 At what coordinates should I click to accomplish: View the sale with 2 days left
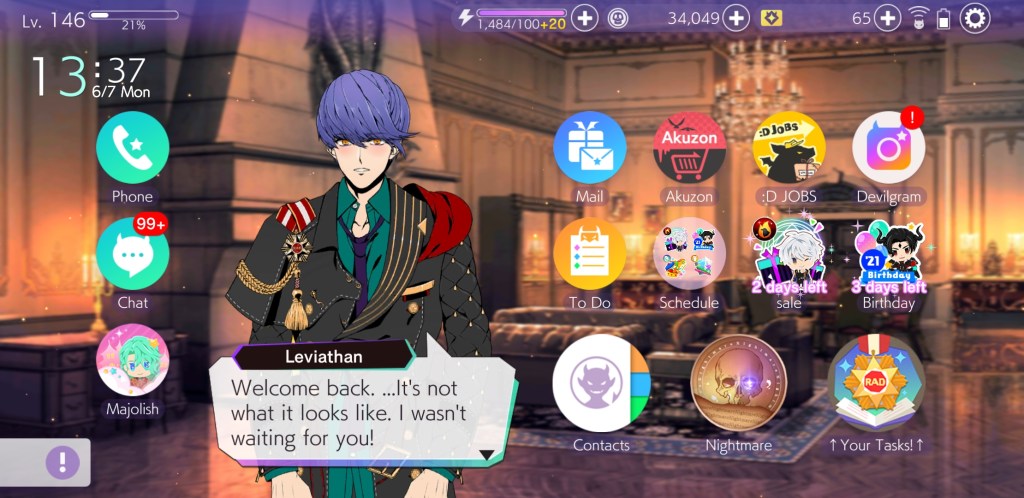coord(789,255)
